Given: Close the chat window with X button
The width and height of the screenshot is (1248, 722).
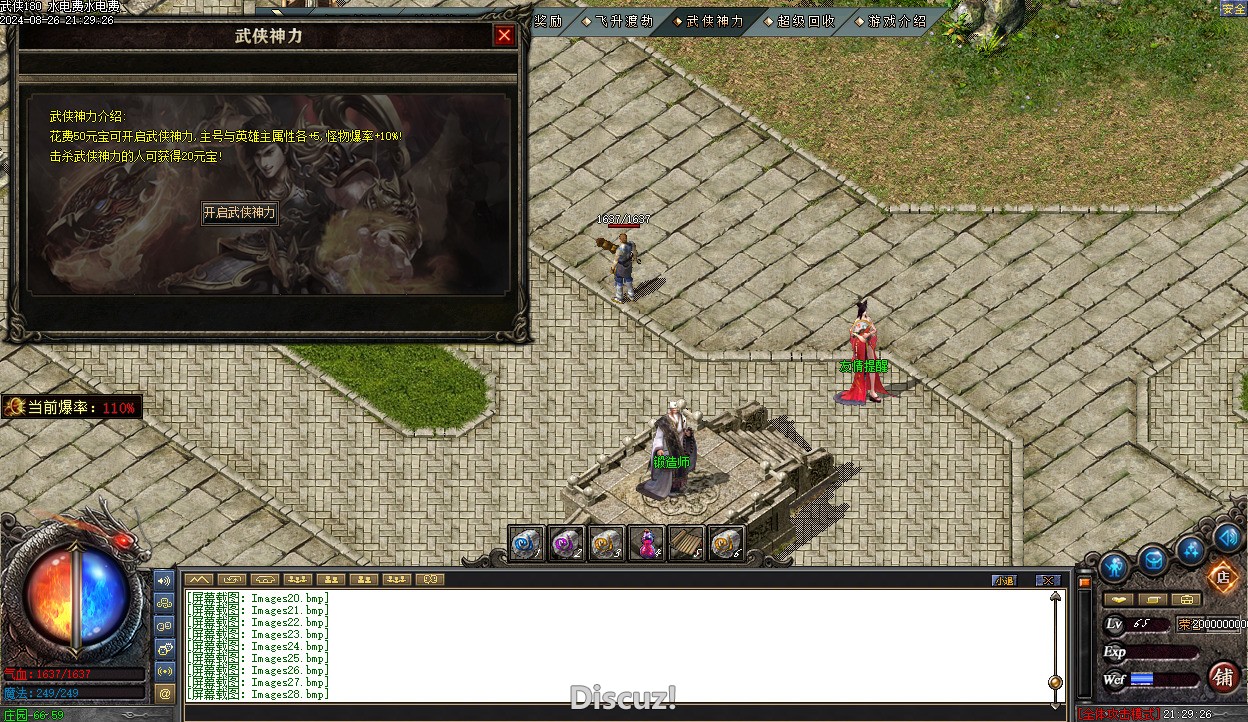Looking at the screenshot, I should pos(1047,580).
